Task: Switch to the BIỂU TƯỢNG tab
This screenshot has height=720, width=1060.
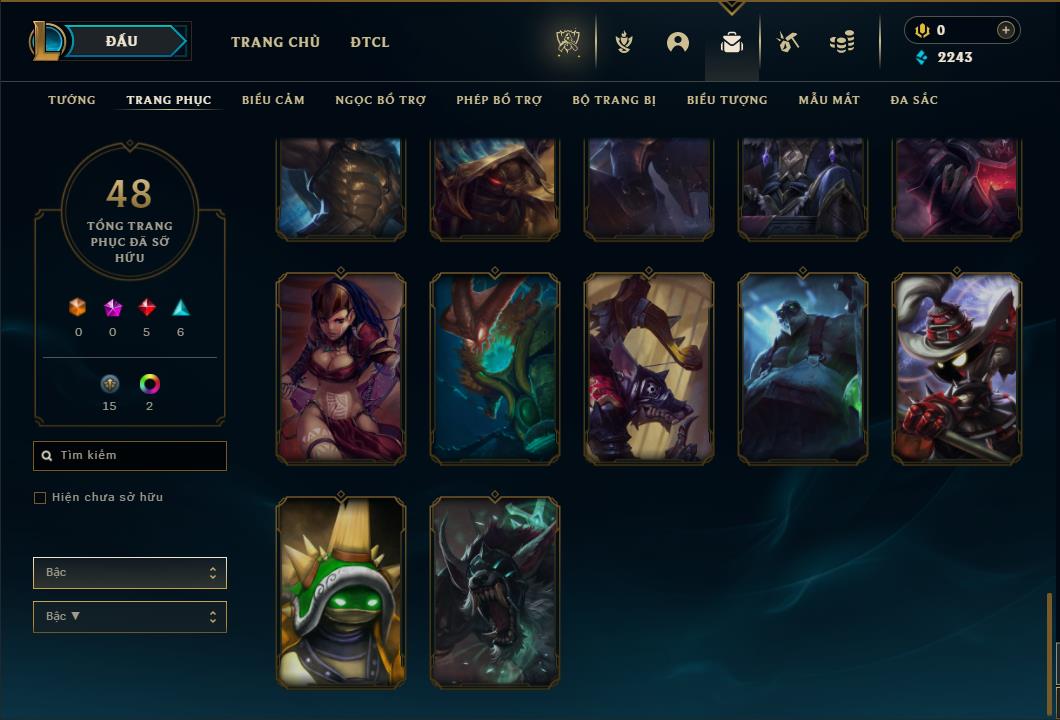Action: [727, 100]
